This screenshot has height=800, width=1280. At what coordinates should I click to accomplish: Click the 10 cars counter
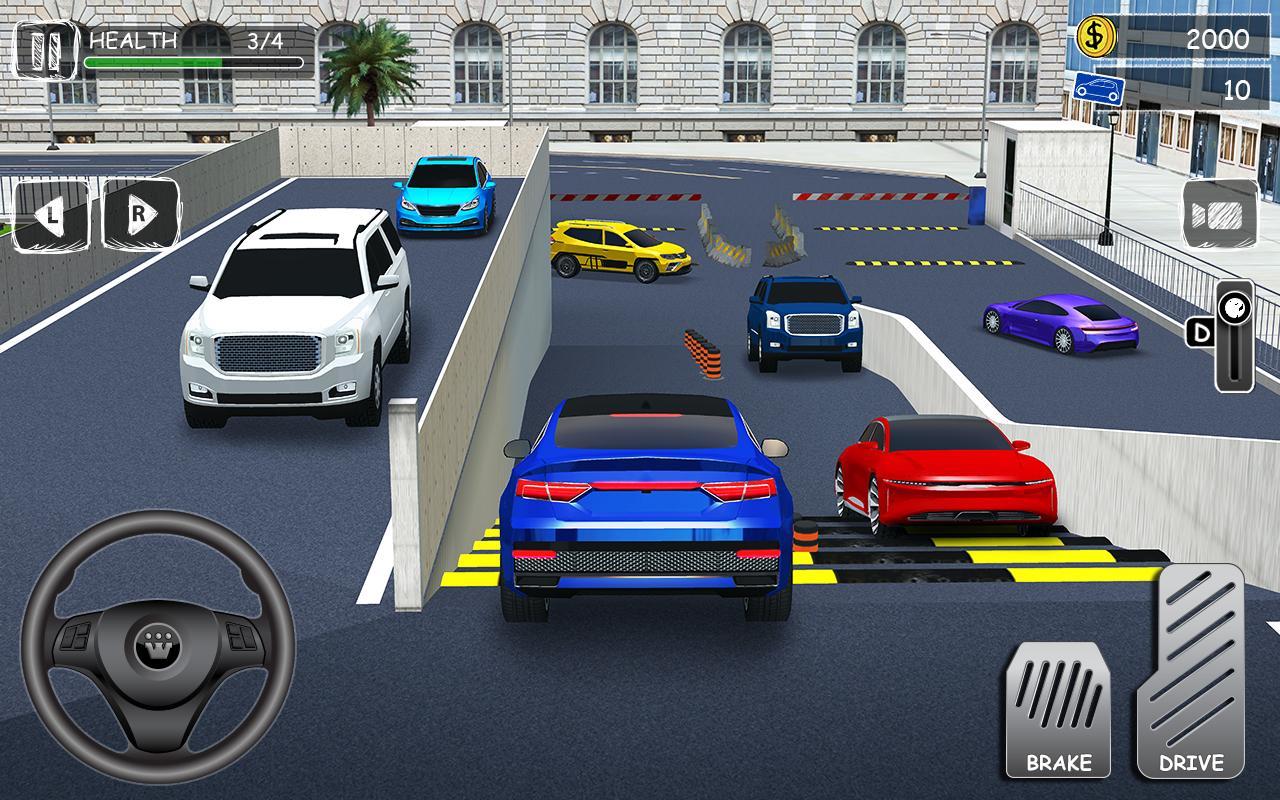[x=1233, y=88]
